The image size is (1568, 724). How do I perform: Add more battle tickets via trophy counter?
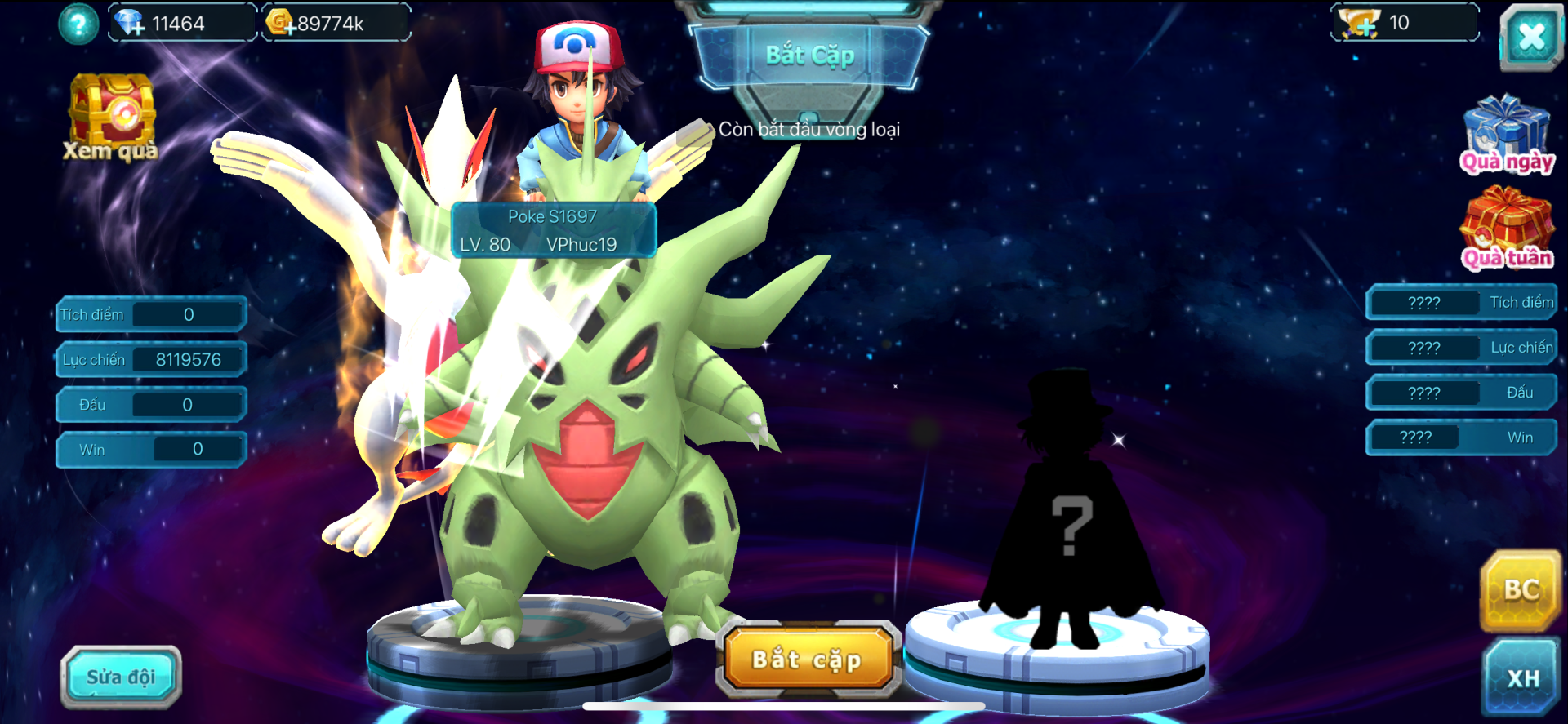(1360, 24)
